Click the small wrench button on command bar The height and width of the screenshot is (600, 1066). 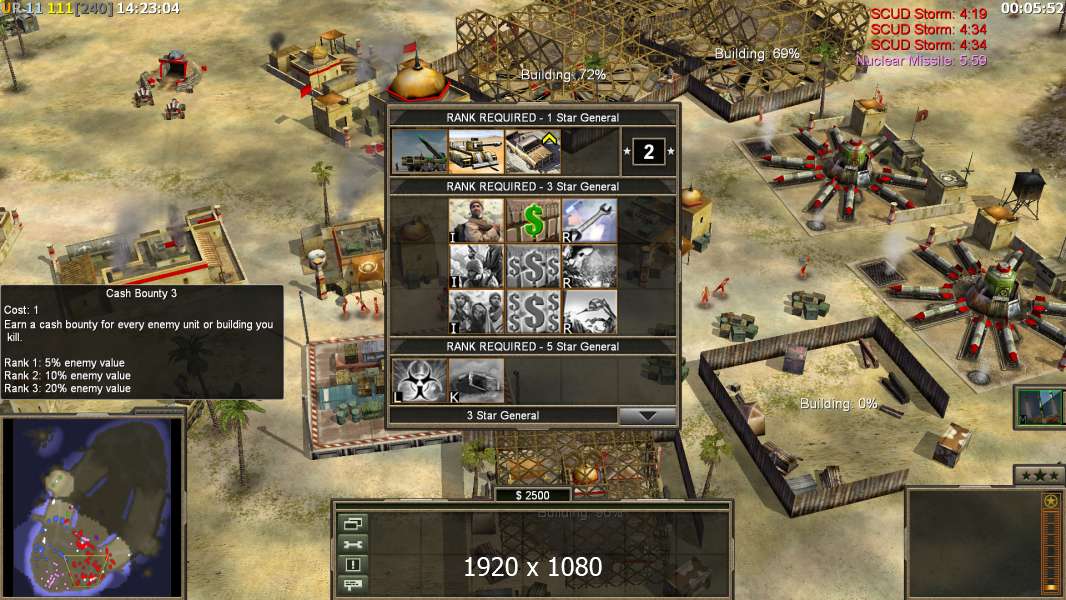[353, 544]
